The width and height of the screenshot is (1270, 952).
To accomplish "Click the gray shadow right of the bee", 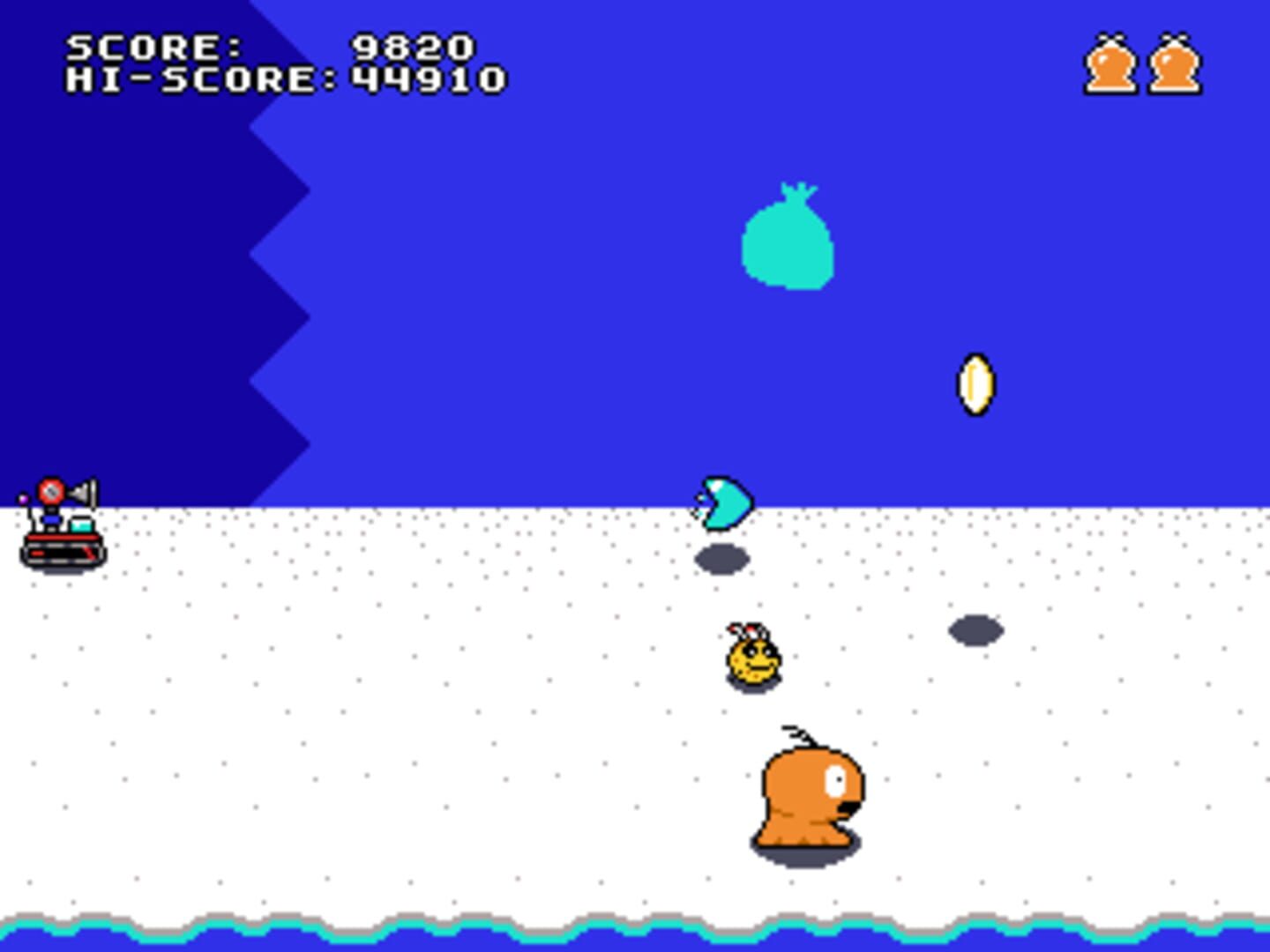I will pos(974,629).
